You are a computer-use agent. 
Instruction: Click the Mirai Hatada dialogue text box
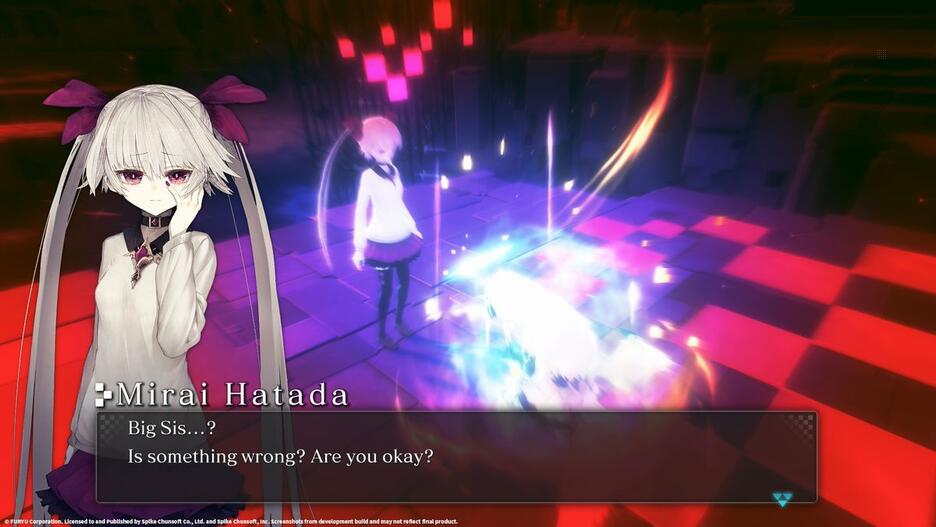[456, 457]
